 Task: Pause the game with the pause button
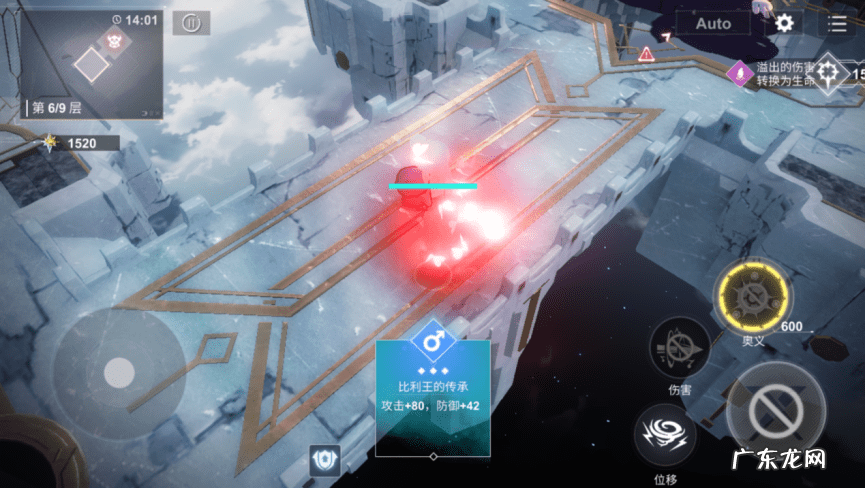(190, 22)
